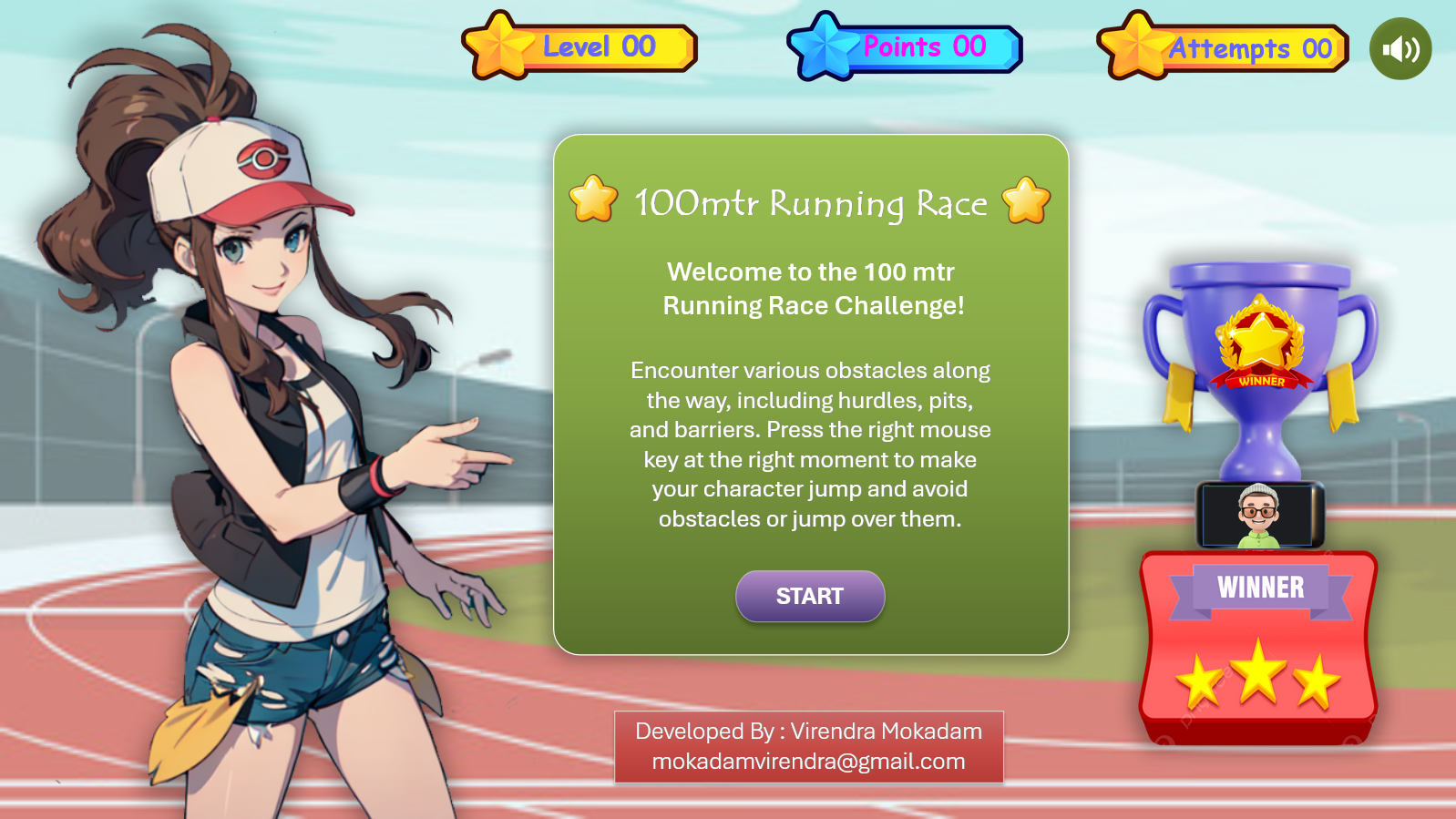The height and width of the screenshot is (819, 1456).
Task: Mute the game sound
Action: [1400, 47]
